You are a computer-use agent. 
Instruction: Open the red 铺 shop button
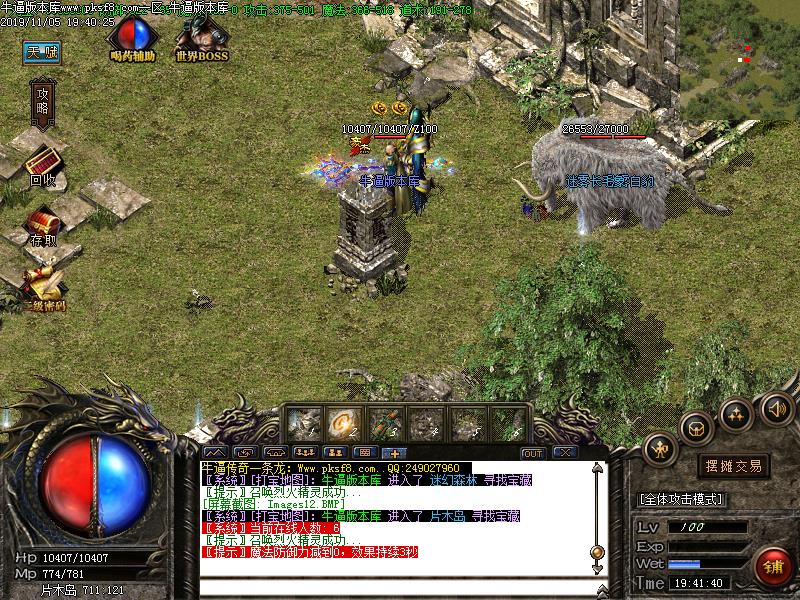771,565
